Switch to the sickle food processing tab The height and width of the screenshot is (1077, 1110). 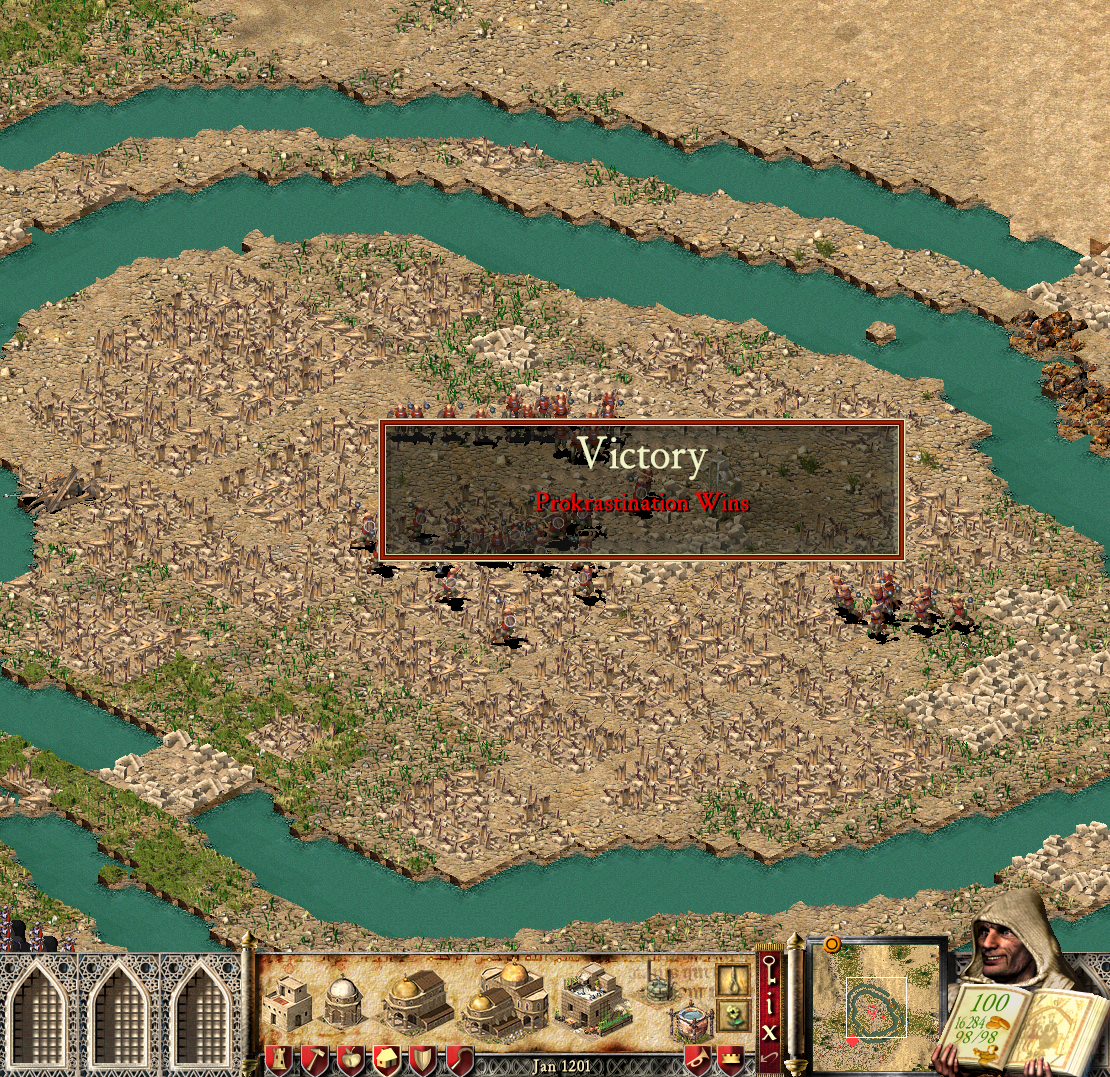[x=457, y=1061]
